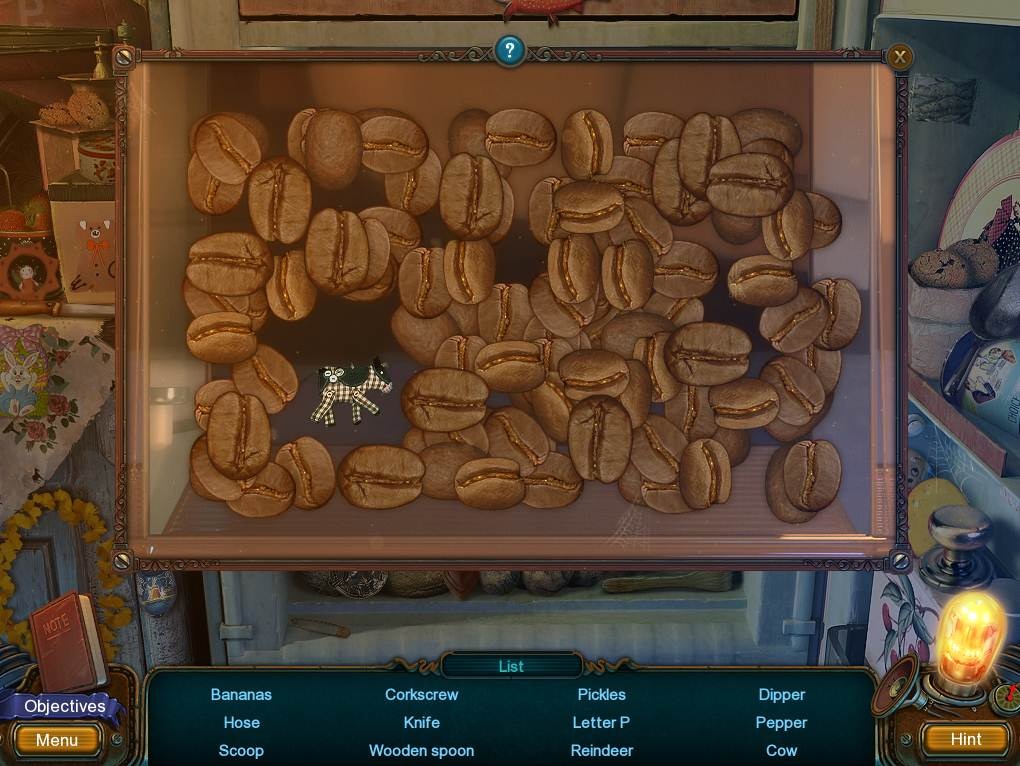Choose Wooden spoon in the list

pyautogui.click(x=421, y=750)
